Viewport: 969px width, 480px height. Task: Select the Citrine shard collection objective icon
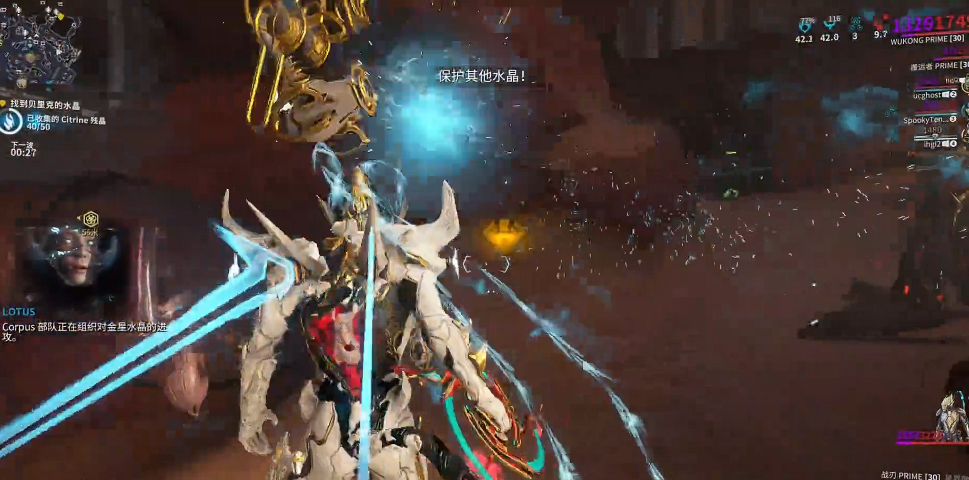[12, 122]
